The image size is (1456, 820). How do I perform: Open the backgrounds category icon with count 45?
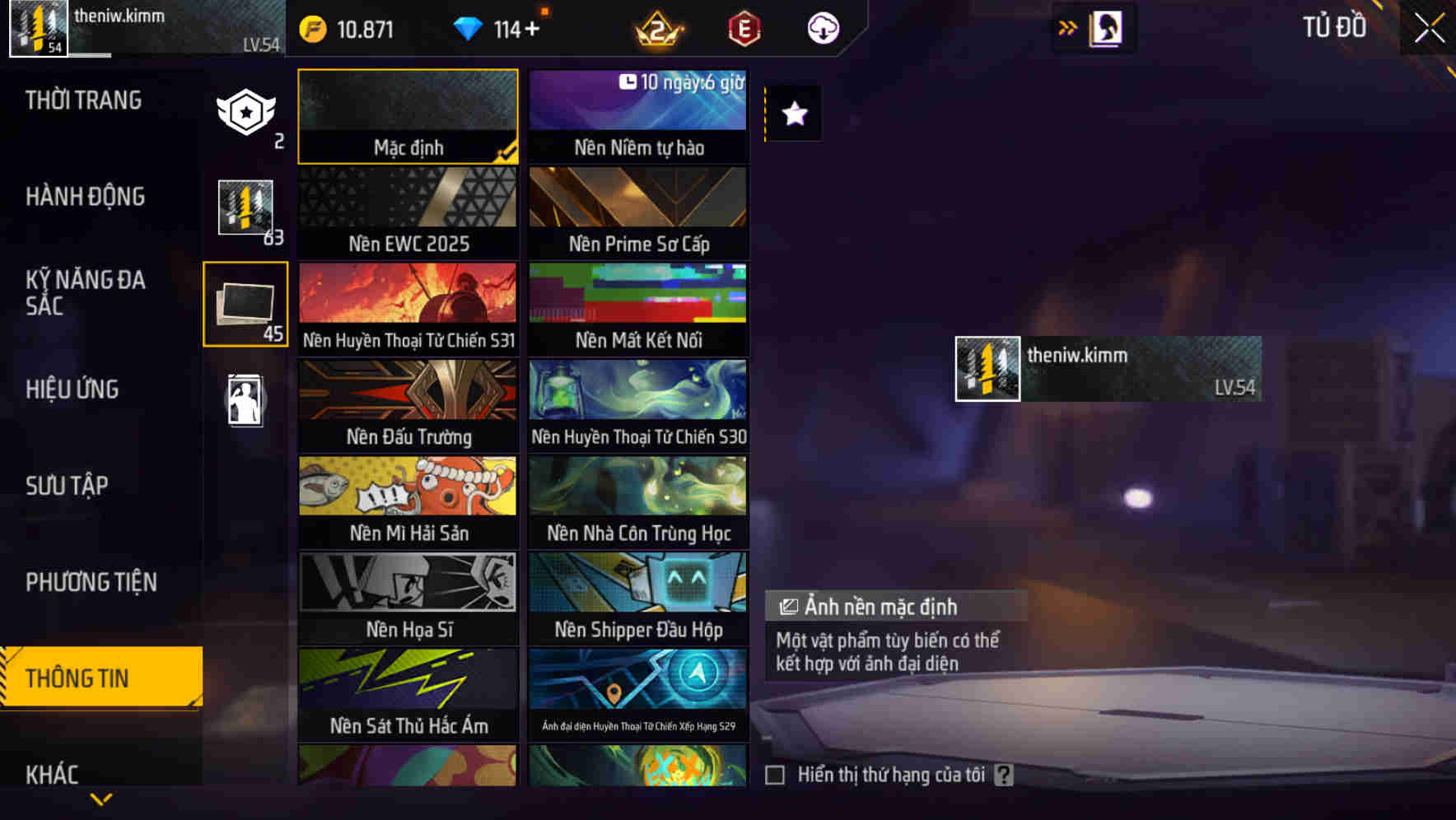(245, 303)
